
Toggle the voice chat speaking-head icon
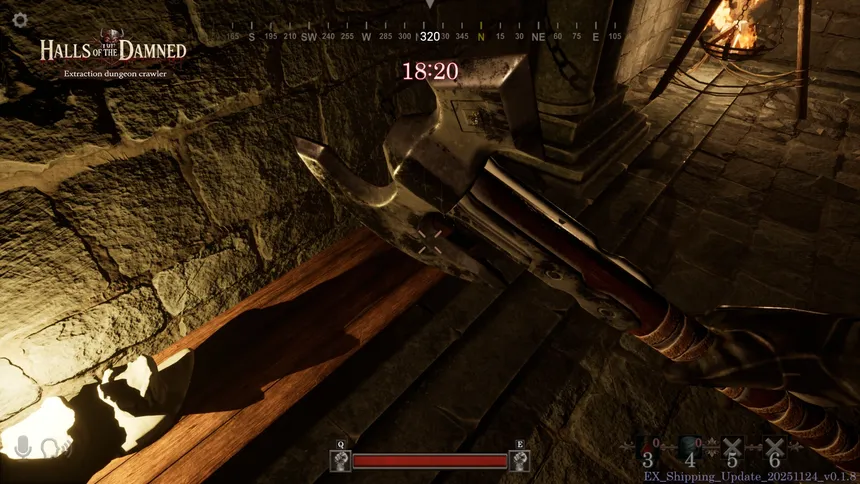click(54, 448)
